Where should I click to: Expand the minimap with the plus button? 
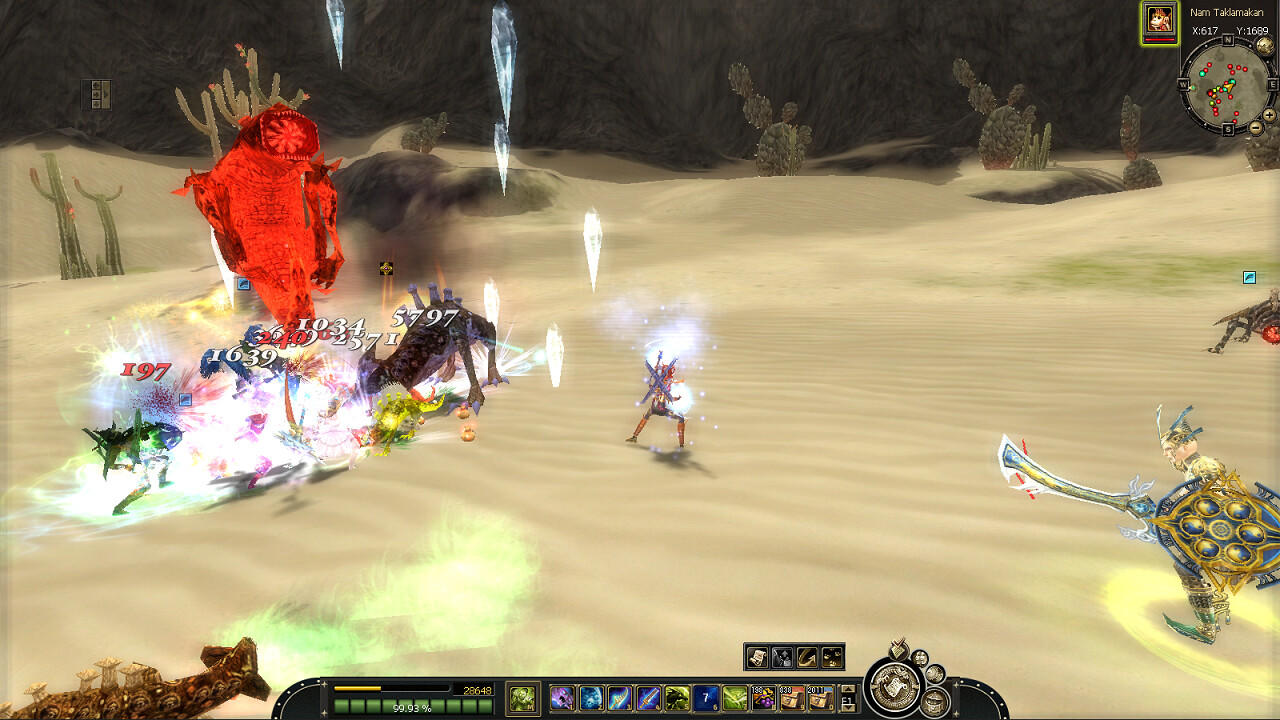pyautogui.click(x=1268, y=115)
